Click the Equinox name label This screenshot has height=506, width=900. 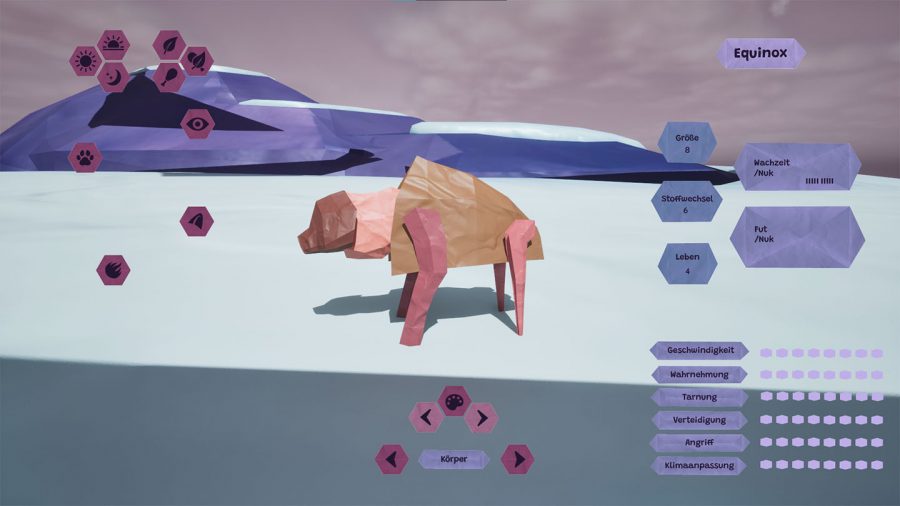coord(761,53)
